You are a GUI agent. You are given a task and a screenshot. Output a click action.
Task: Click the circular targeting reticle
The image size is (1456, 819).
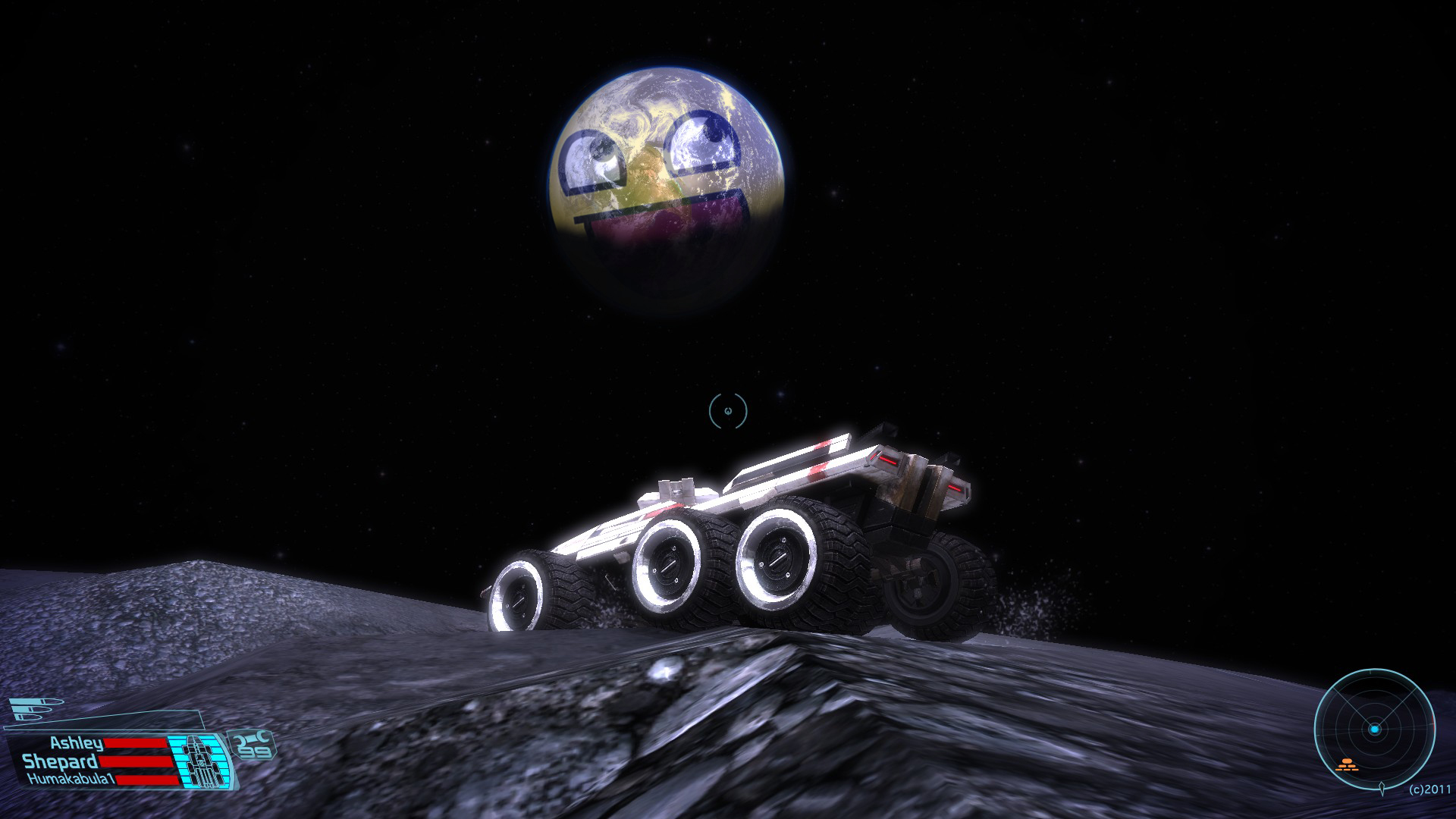coord(728,410)
